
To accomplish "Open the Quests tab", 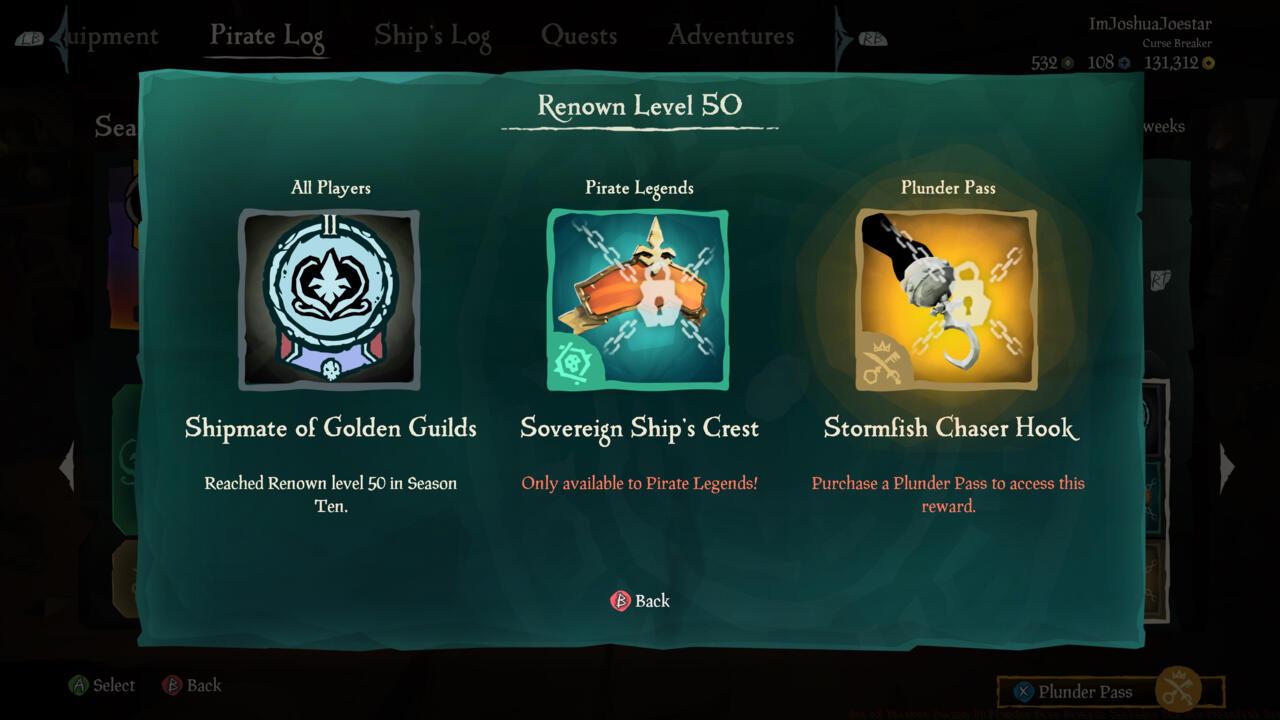I will click(579, 34).
